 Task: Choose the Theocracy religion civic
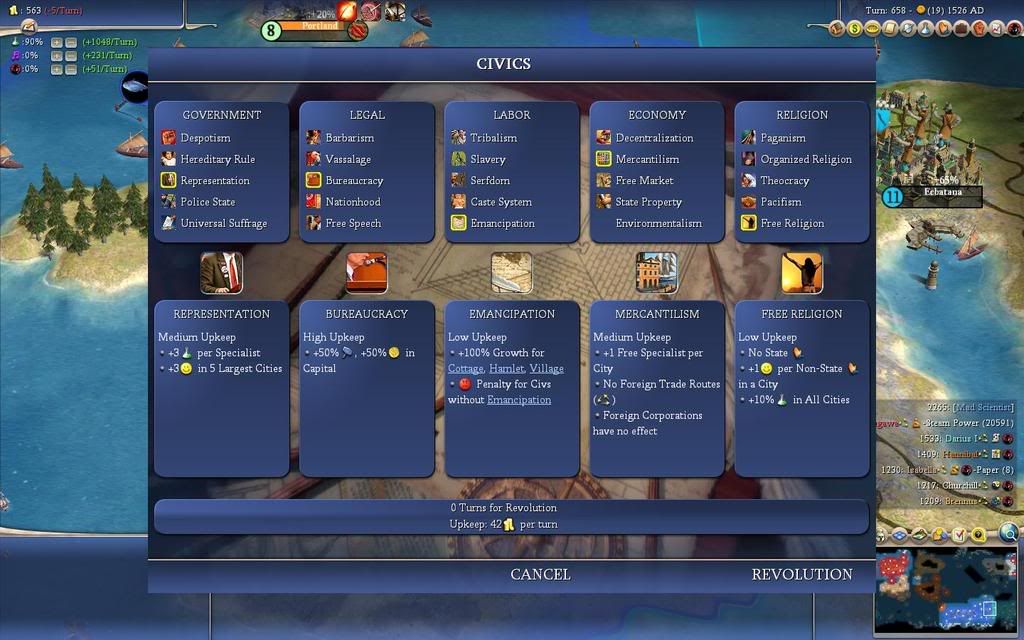(x=784, y=181)
